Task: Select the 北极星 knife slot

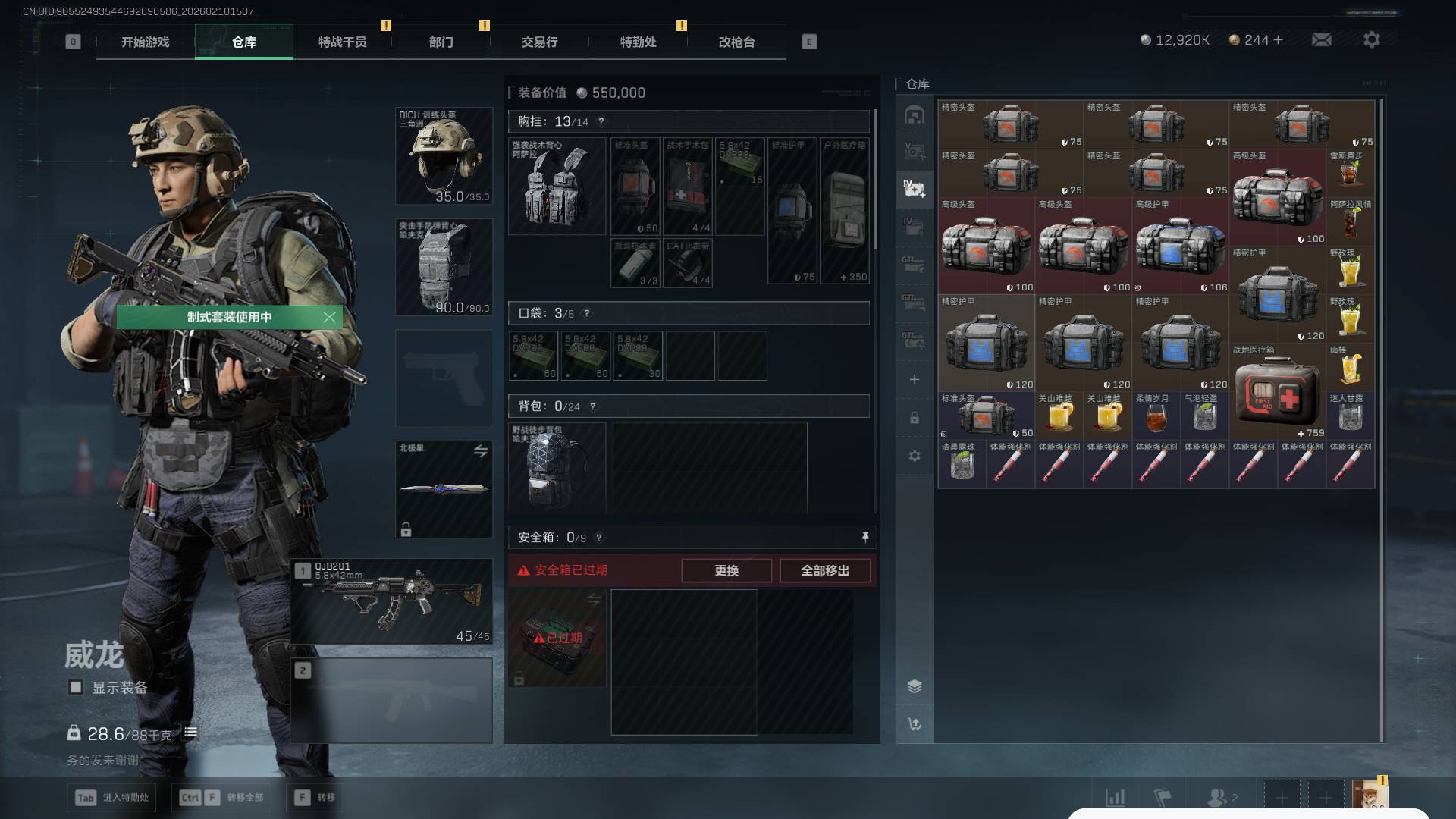Action: click(x=444, y=489)
